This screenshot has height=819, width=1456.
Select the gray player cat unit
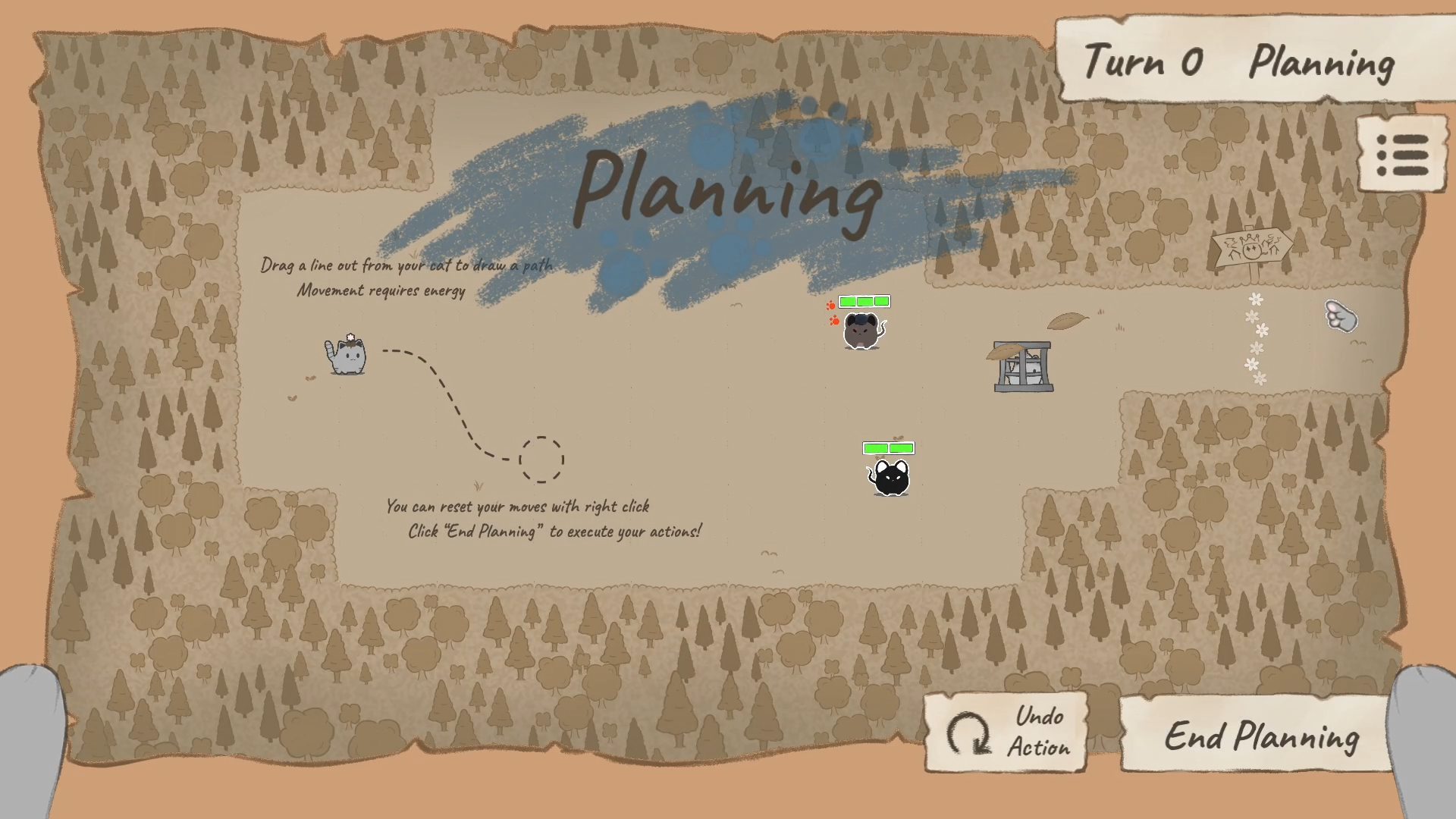(347, 356)
